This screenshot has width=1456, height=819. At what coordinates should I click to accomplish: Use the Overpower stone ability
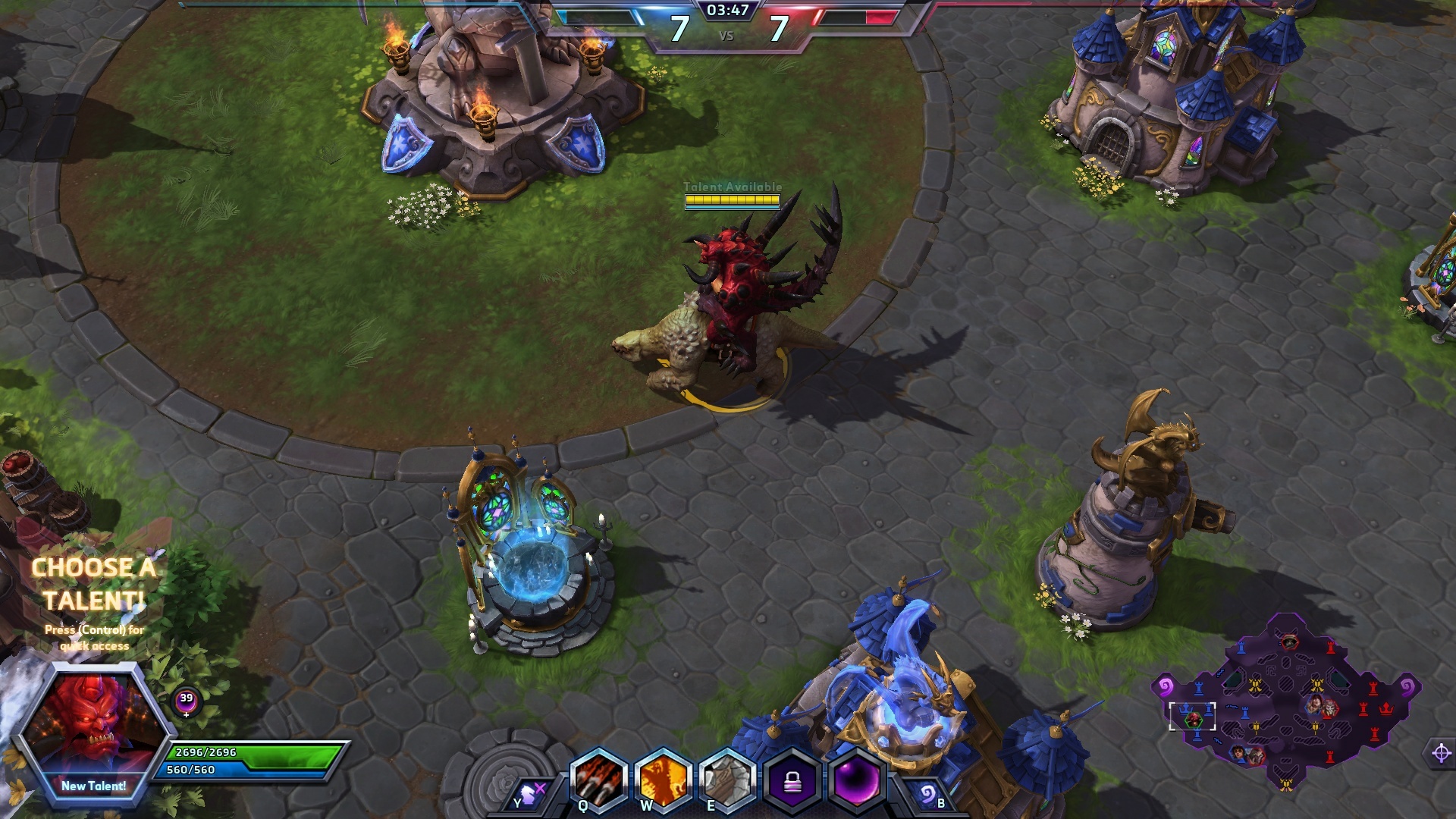pyautogui.click(x=727, y=780)
